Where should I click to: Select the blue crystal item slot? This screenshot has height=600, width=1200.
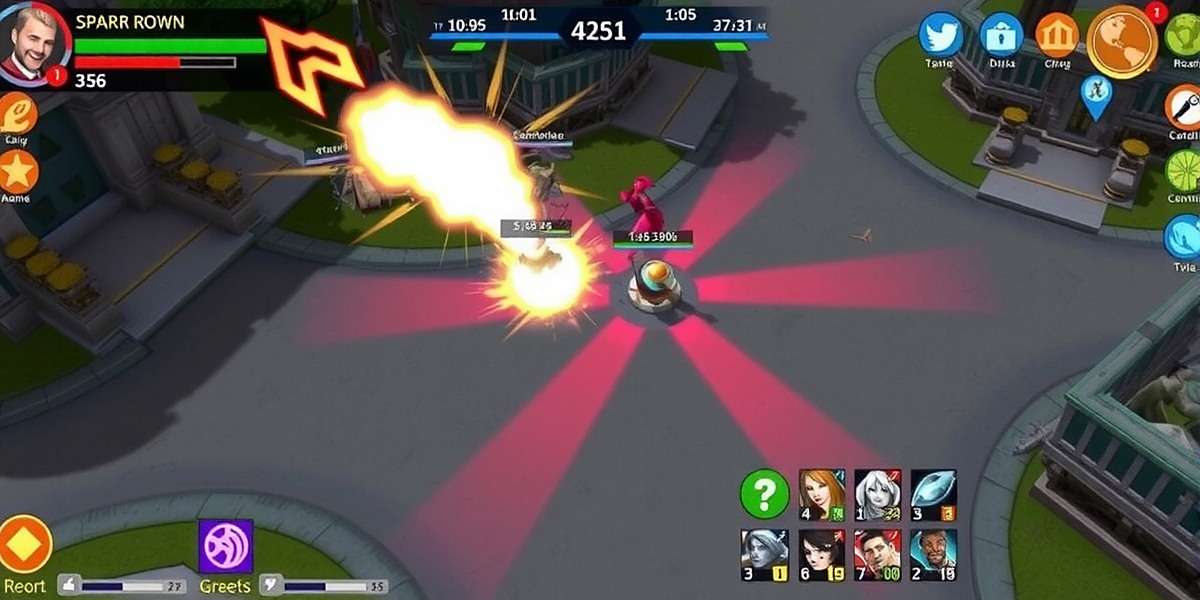tap(933, 495)
